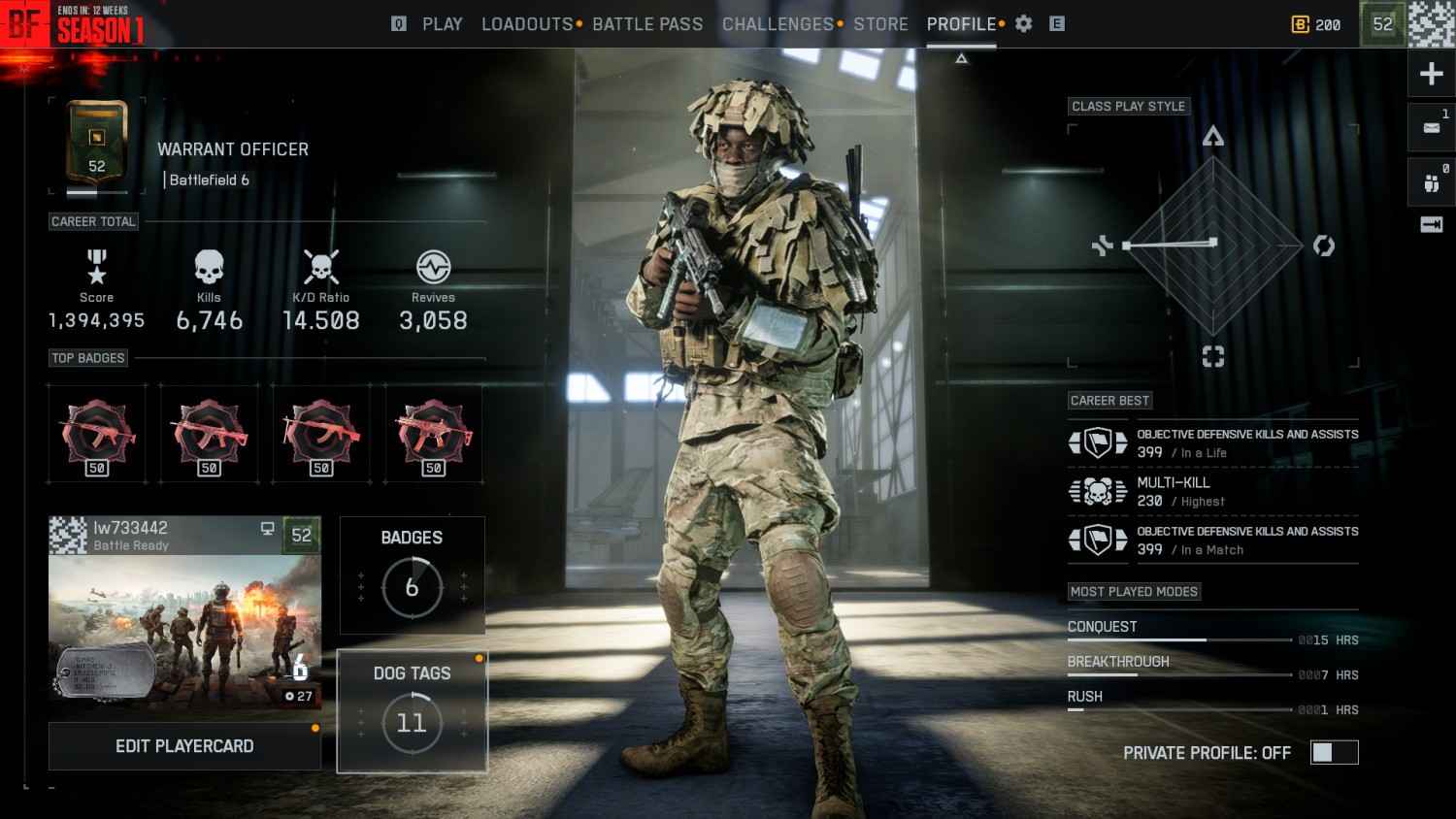
Task: Click the Multi-Kill skull icon under Career Best
Action: (x=1098, y=491)
